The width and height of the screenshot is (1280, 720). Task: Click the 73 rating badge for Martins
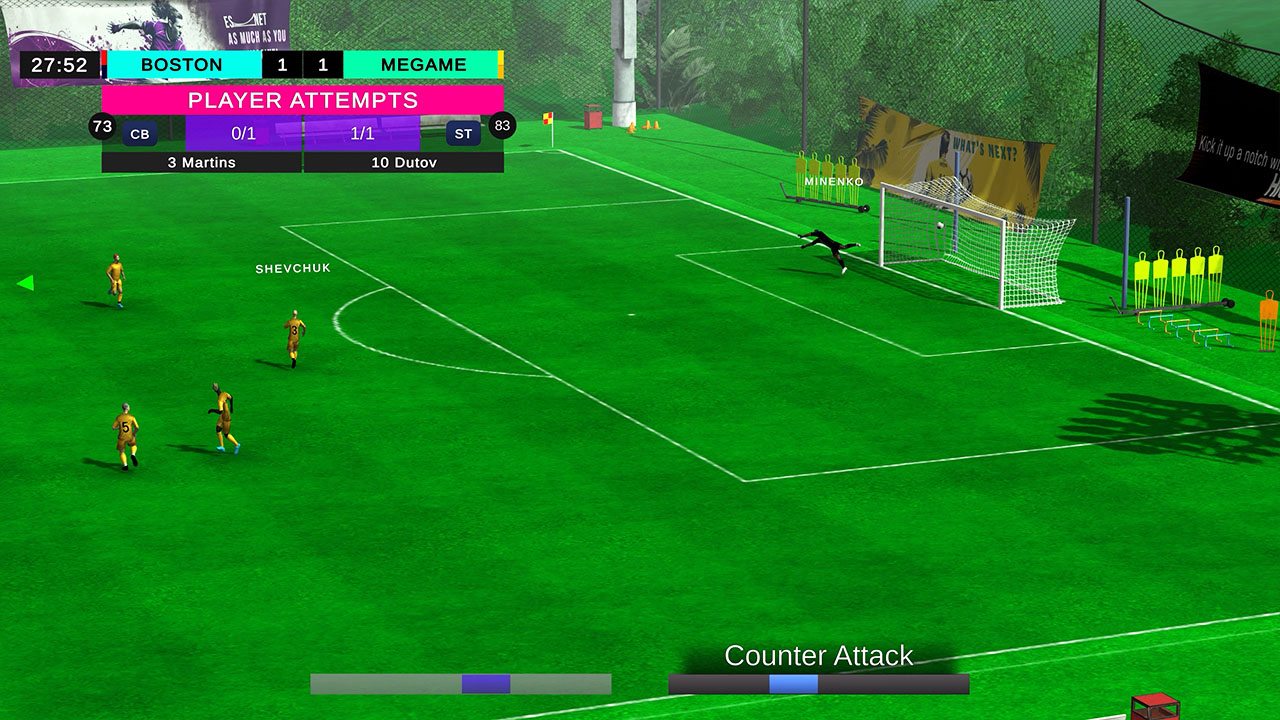99,127
